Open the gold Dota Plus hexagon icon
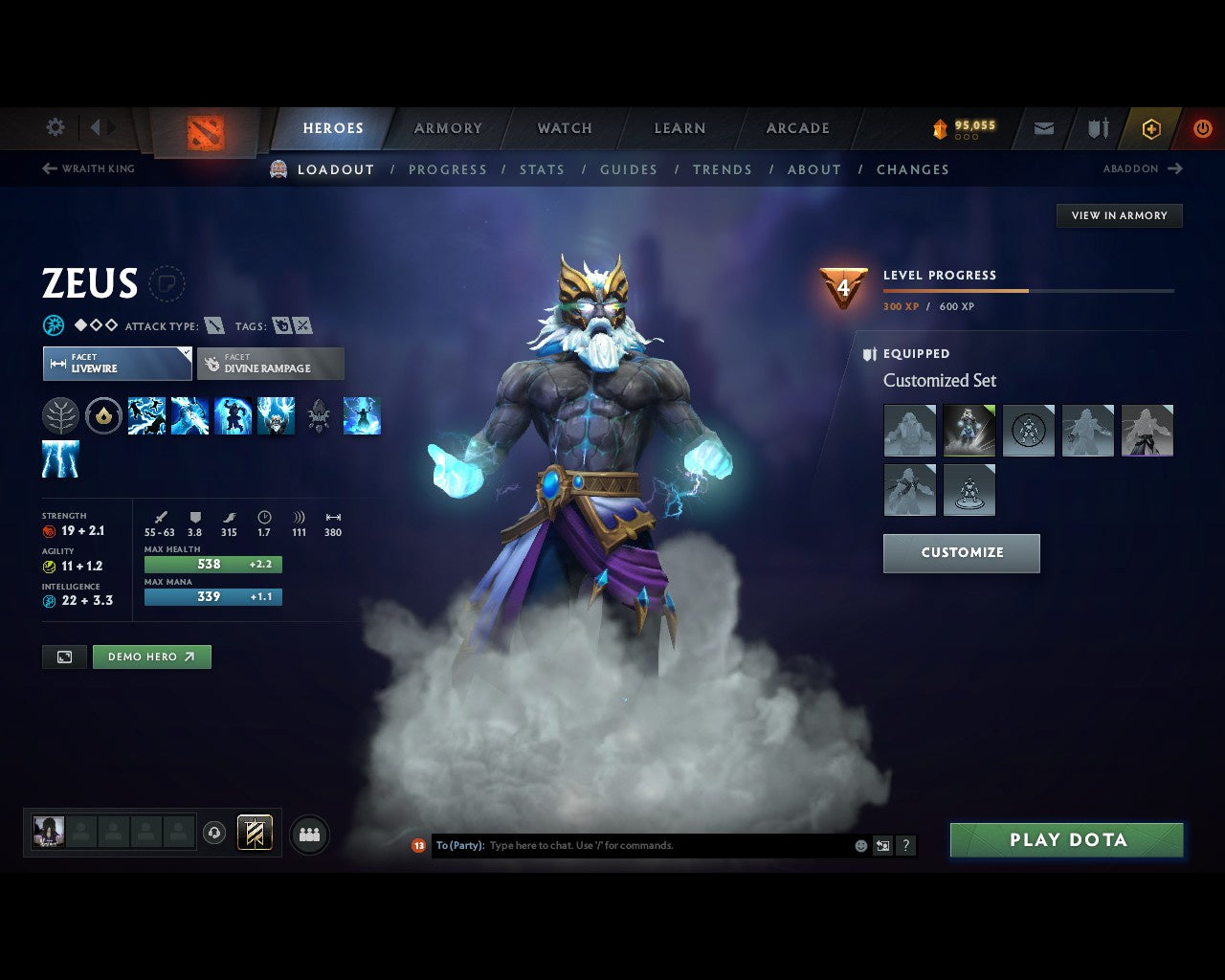Viewport: 1225px width, 980px height. 1151,127
